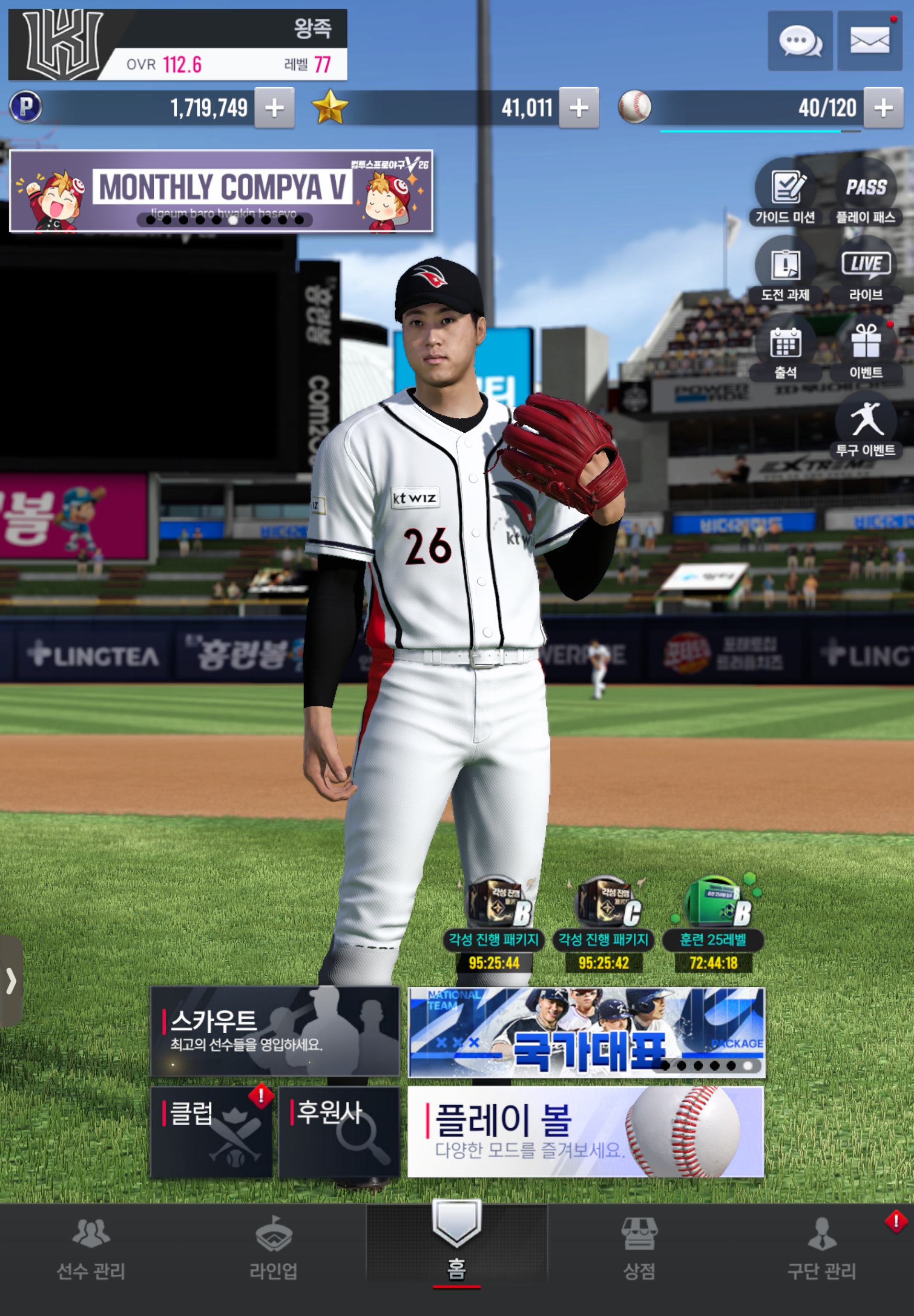Add more P points currency
This screenshot has height=1316, width=914.
(x=274, y=108)
